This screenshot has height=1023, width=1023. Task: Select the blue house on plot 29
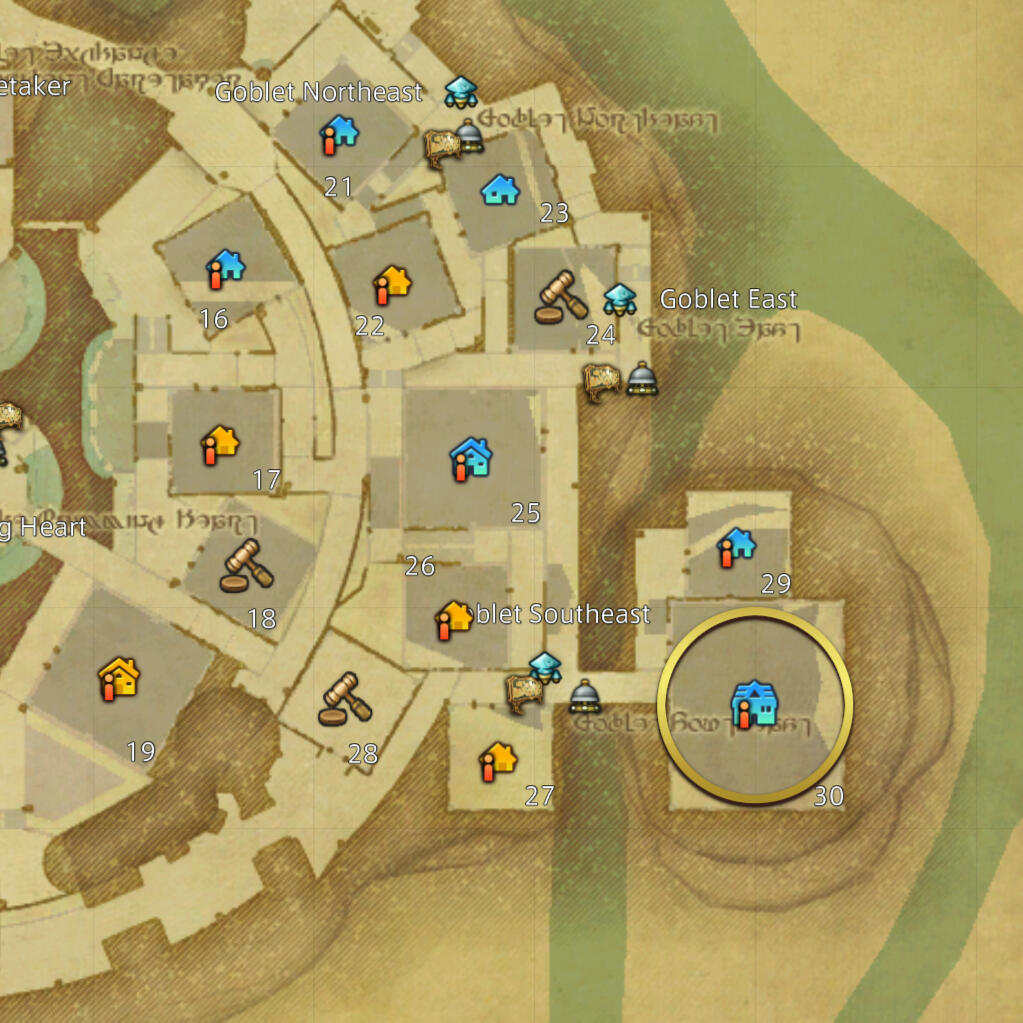coord(737,547)
